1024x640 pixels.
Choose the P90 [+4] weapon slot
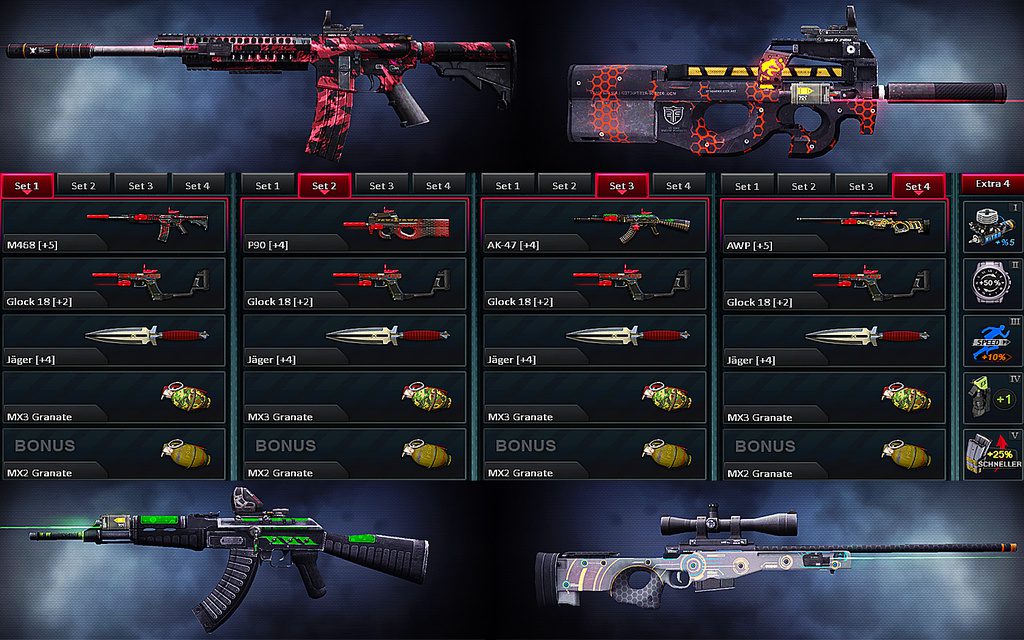355,226
